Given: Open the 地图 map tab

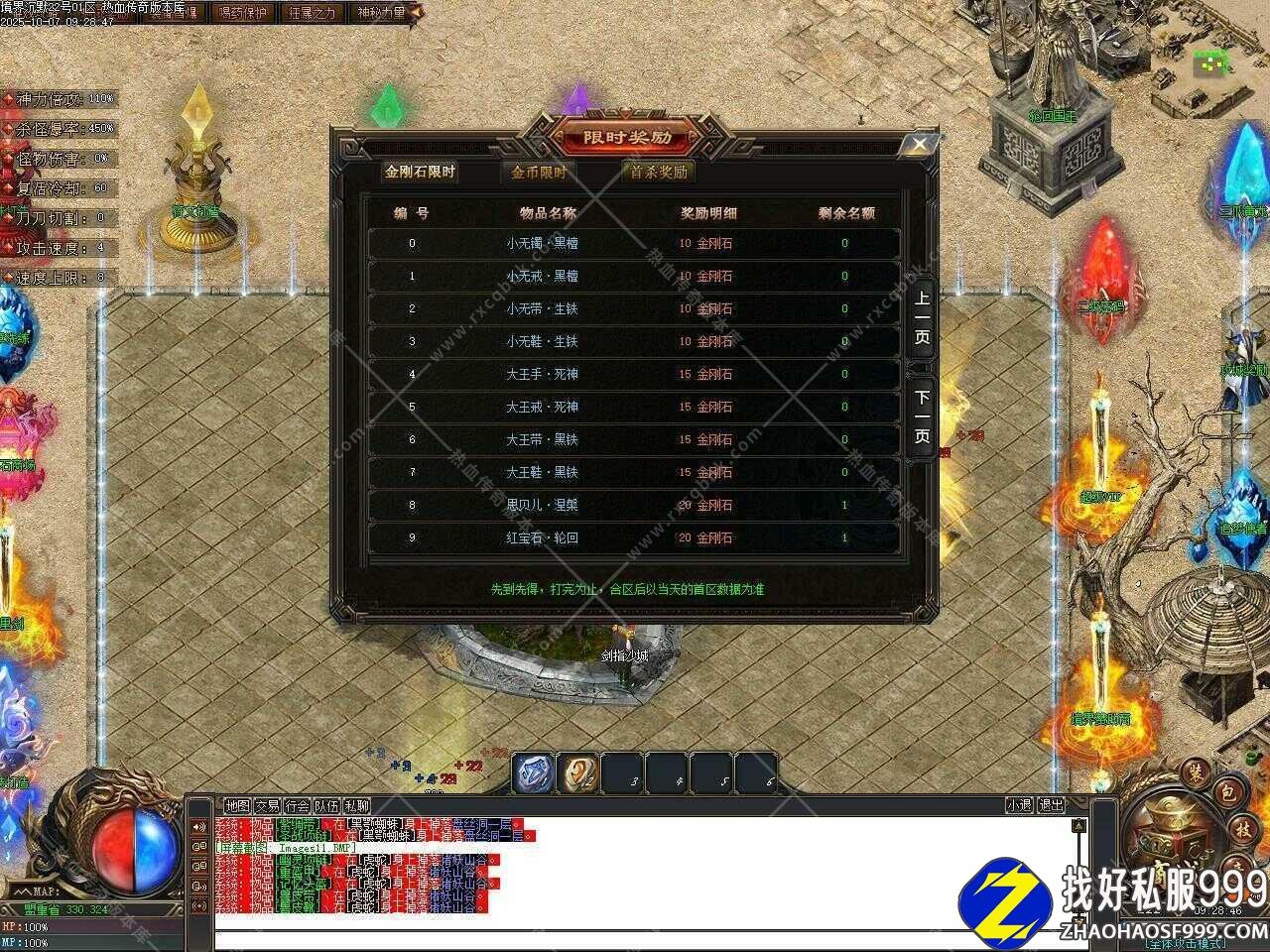Looking at the screenshot, I should pyautogui.click(x=237, y=806).
